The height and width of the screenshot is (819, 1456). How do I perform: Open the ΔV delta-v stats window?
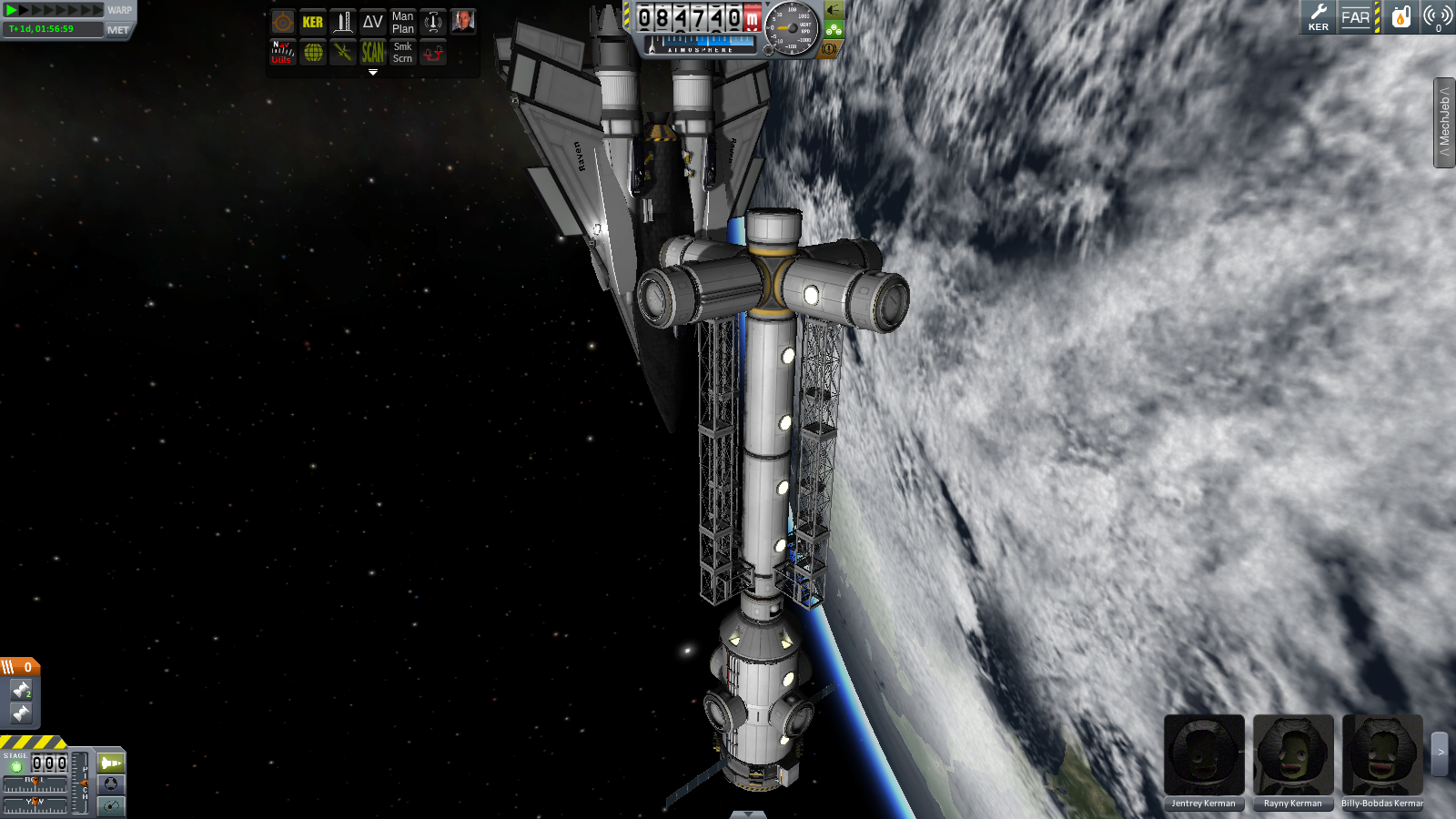tap(372, 22)
